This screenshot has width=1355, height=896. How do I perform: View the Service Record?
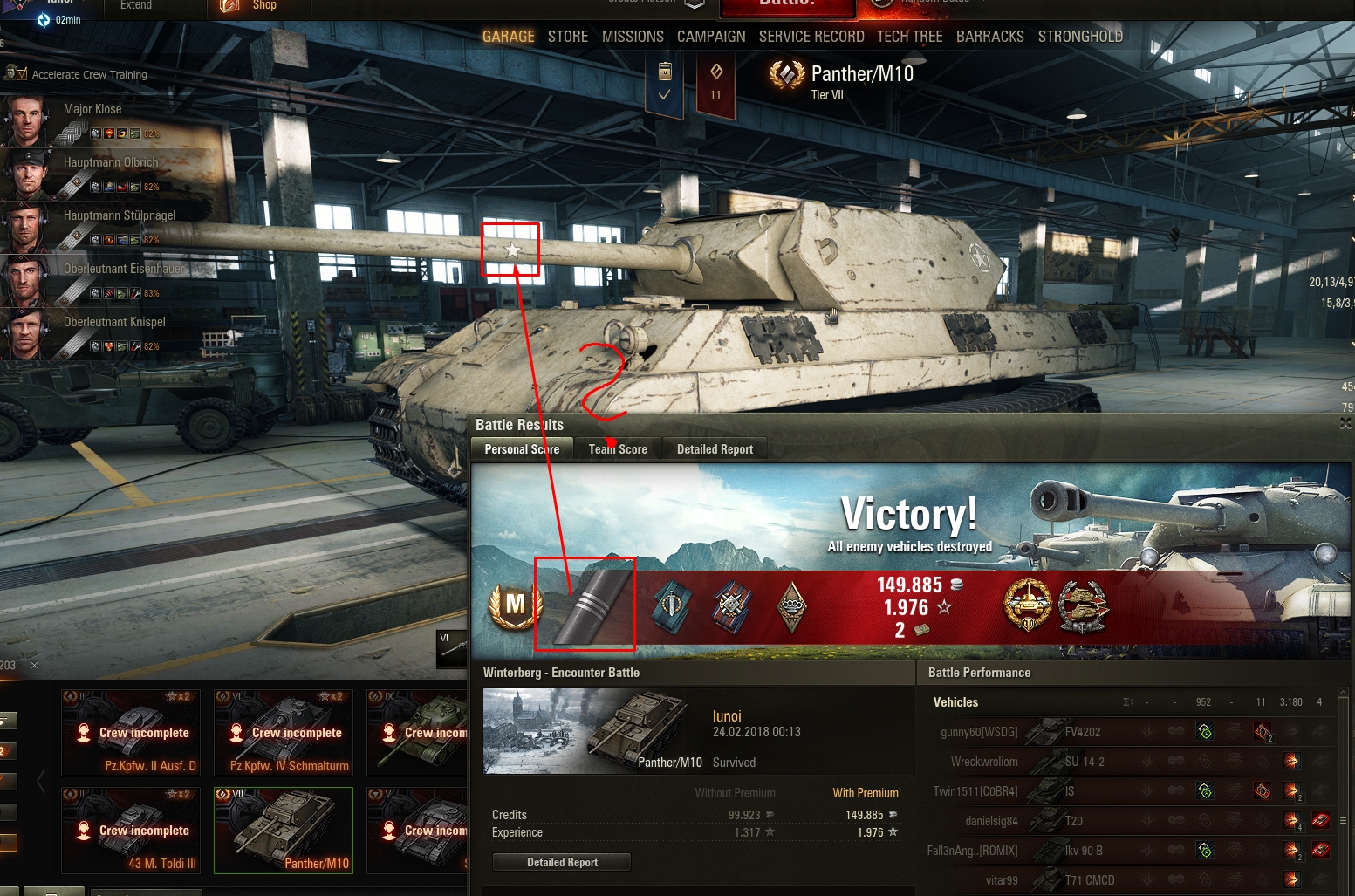point(811,37)
